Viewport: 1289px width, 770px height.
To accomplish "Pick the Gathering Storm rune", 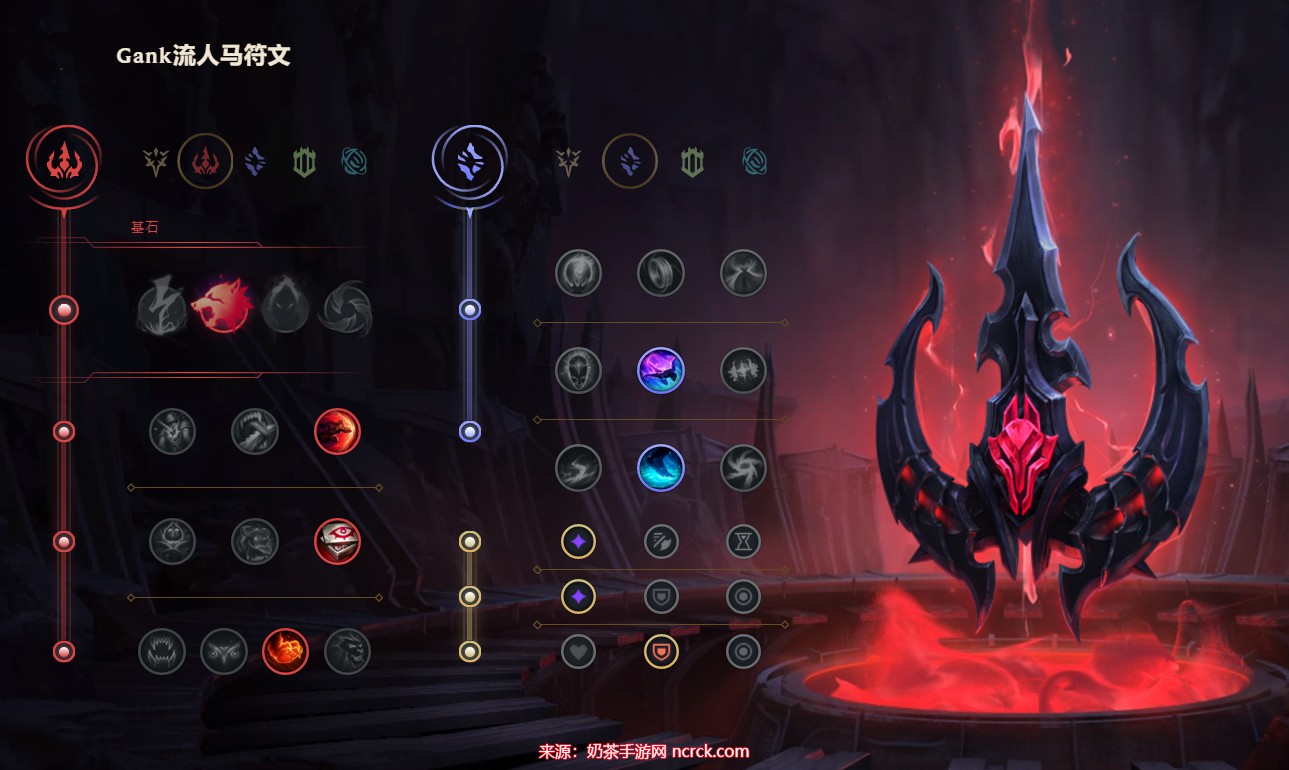I will click(743, 468).
